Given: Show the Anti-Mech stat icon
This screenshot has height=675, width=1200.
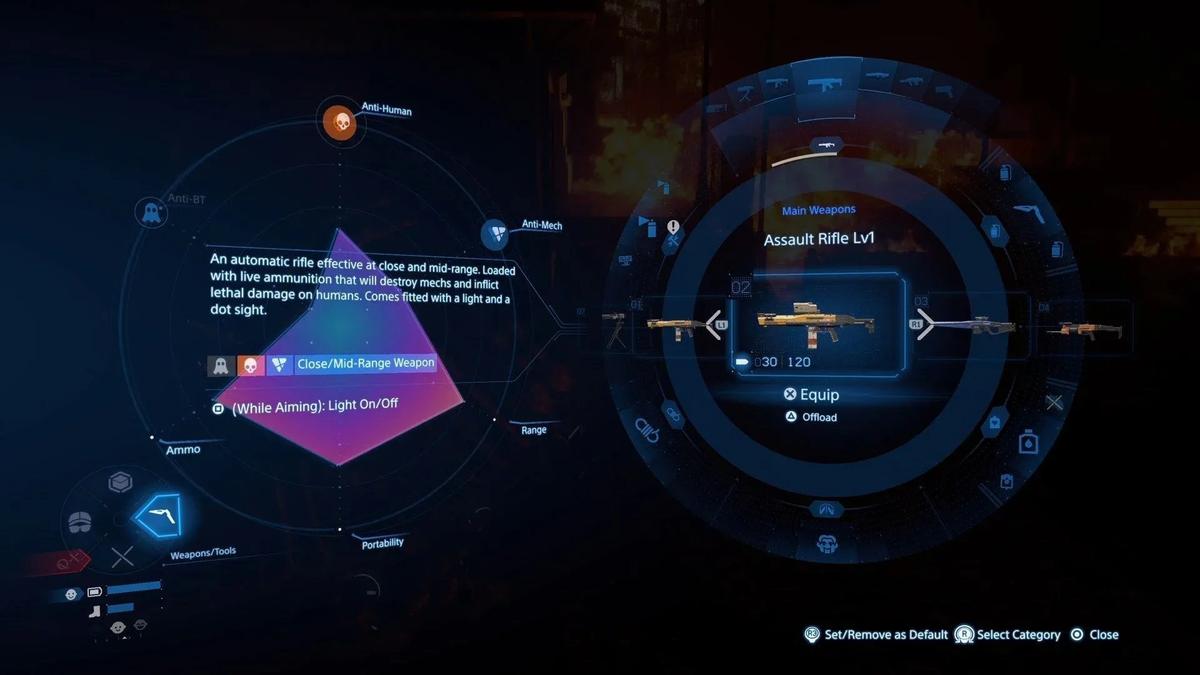Looking at the screenshot, I should coord(495,234).
